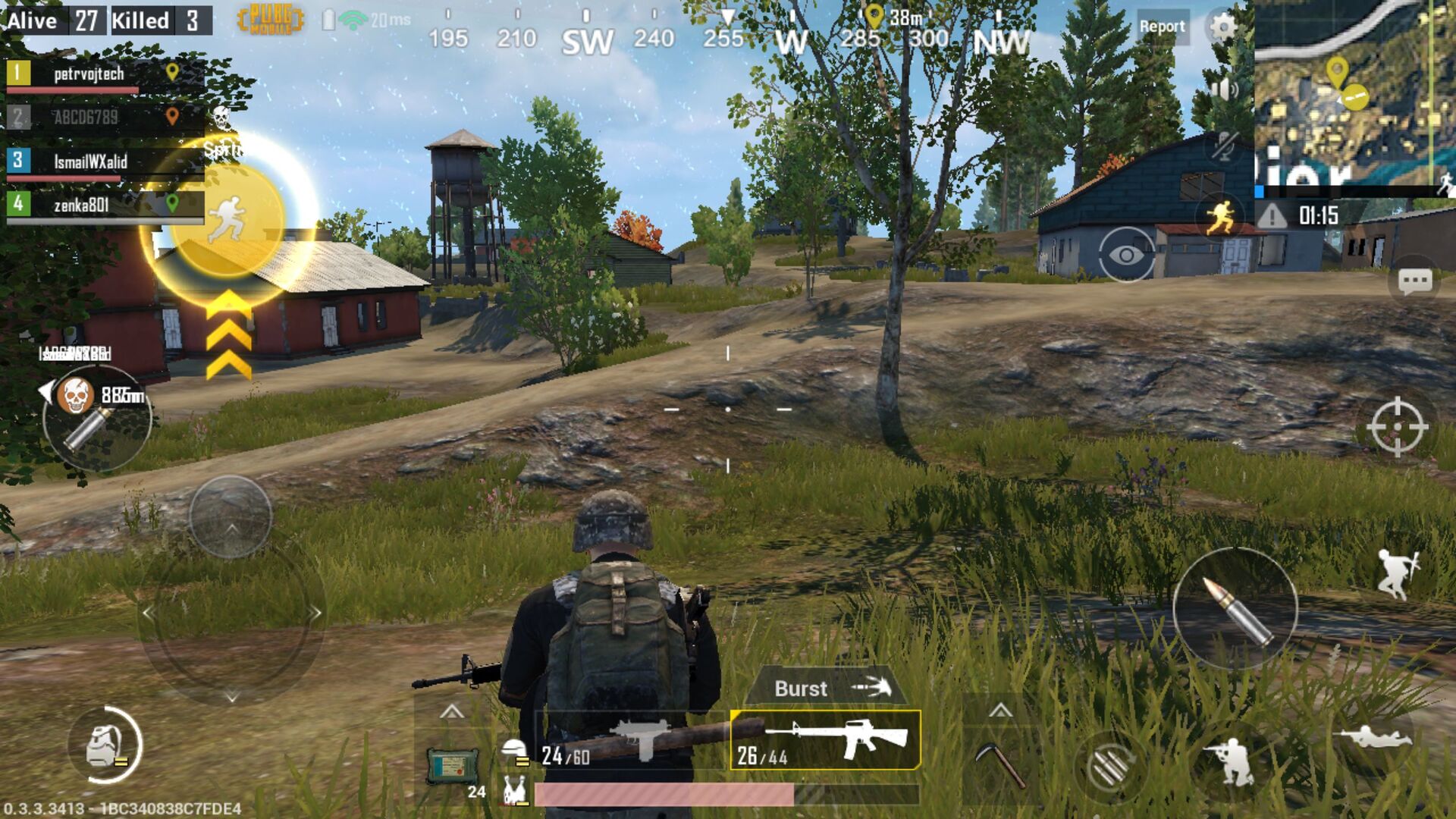Switch fire mode from Burst
1456x819 pixels.
(x=825, y=689)
